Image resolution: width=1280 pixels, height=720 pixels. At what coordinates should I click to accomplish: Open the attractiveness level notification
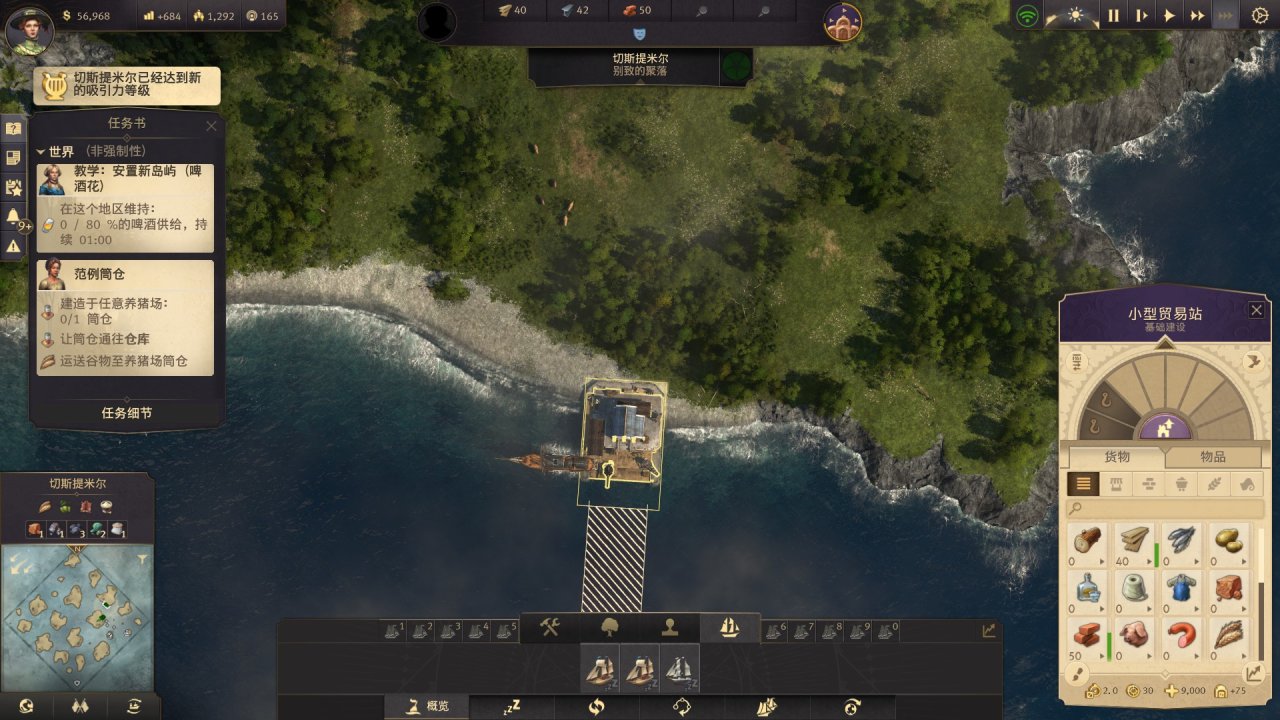point(127,86)
